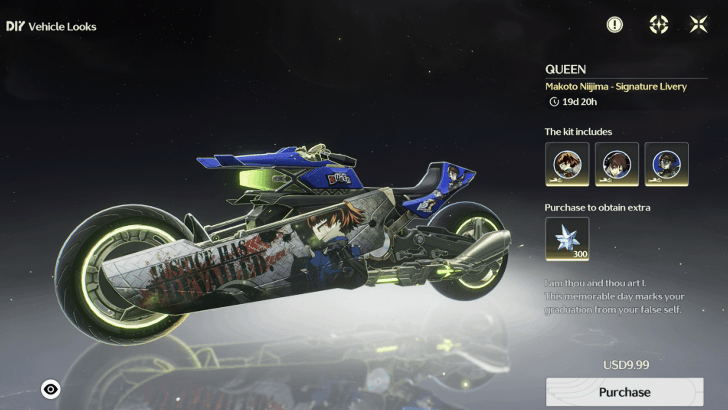
Task: Open the exclamation mark info icon
Action: click(614, 25)
